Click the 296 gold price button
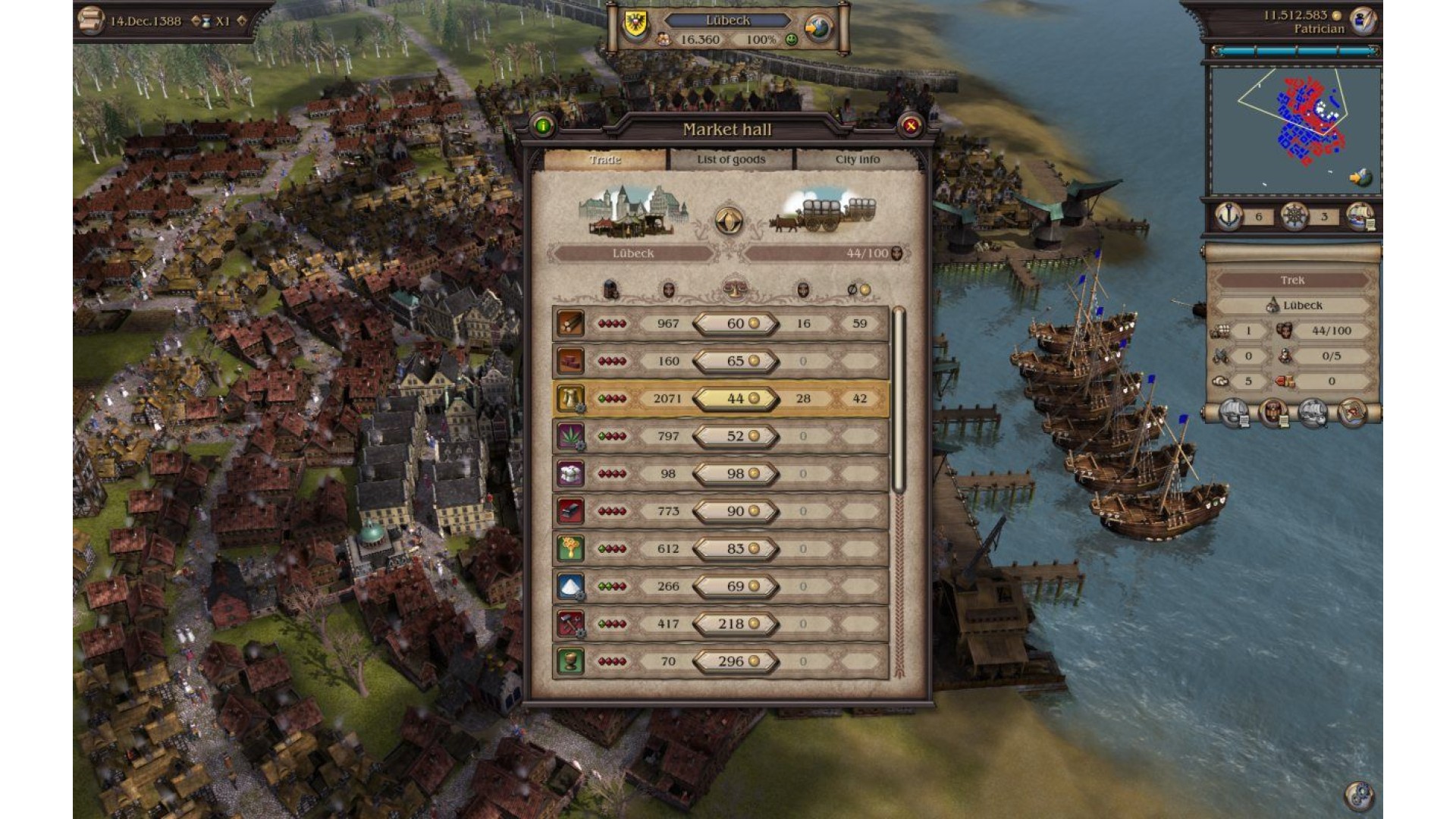This screenshot has width=1456, height=819. [736, 661]
